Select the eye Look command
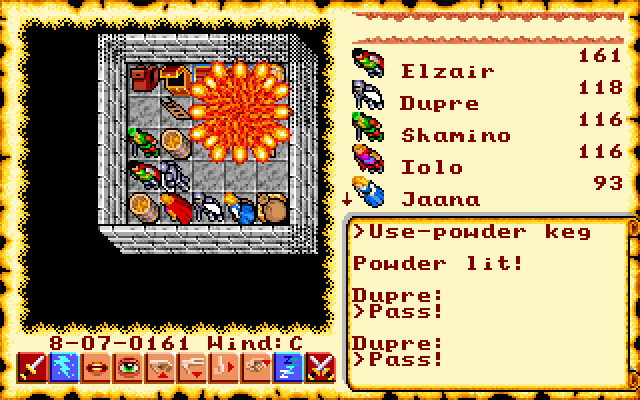Viewport: 640px width, 400px height. 127,369
